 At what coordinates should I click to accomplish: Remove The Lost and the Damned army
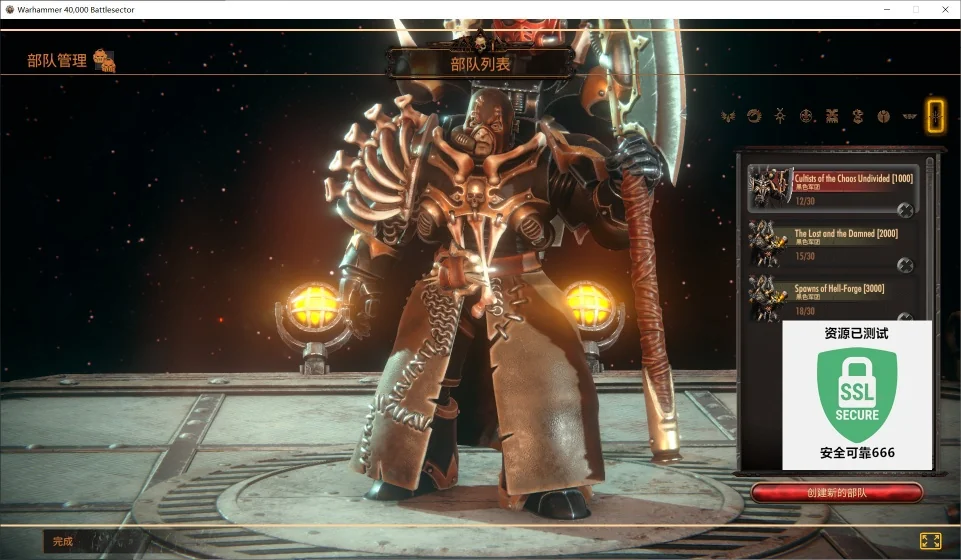pyautogui.click(x=905, y=264)
